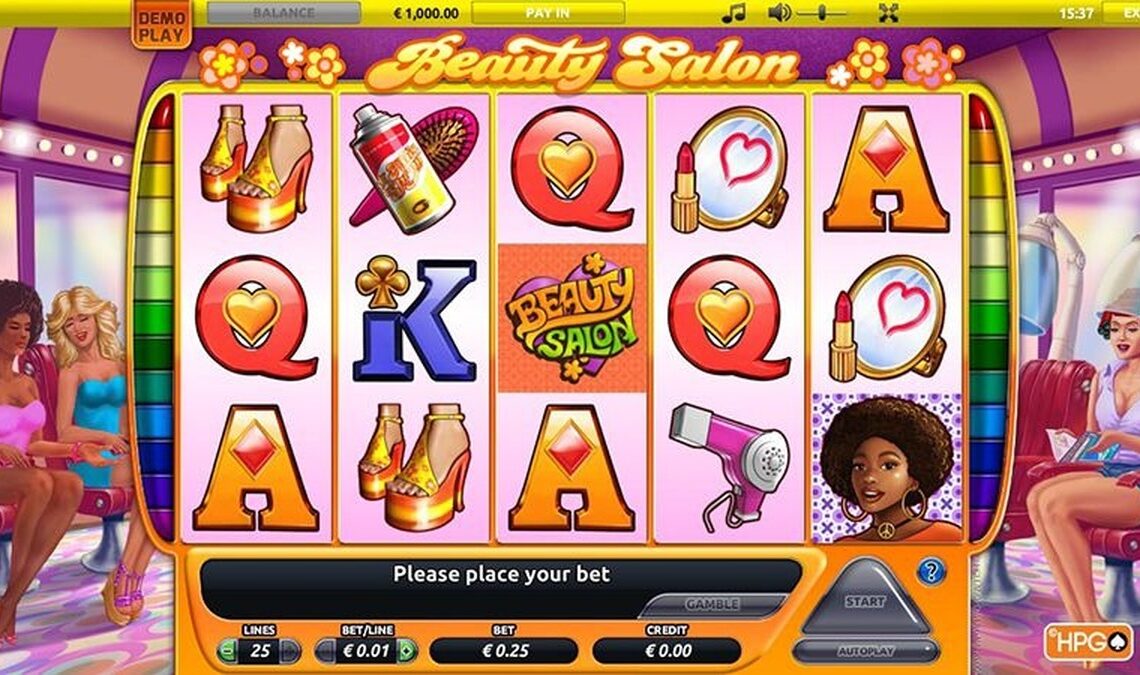Decrease the number of lines
Screen dimensions: 1140x675
(x=227, y=652)
